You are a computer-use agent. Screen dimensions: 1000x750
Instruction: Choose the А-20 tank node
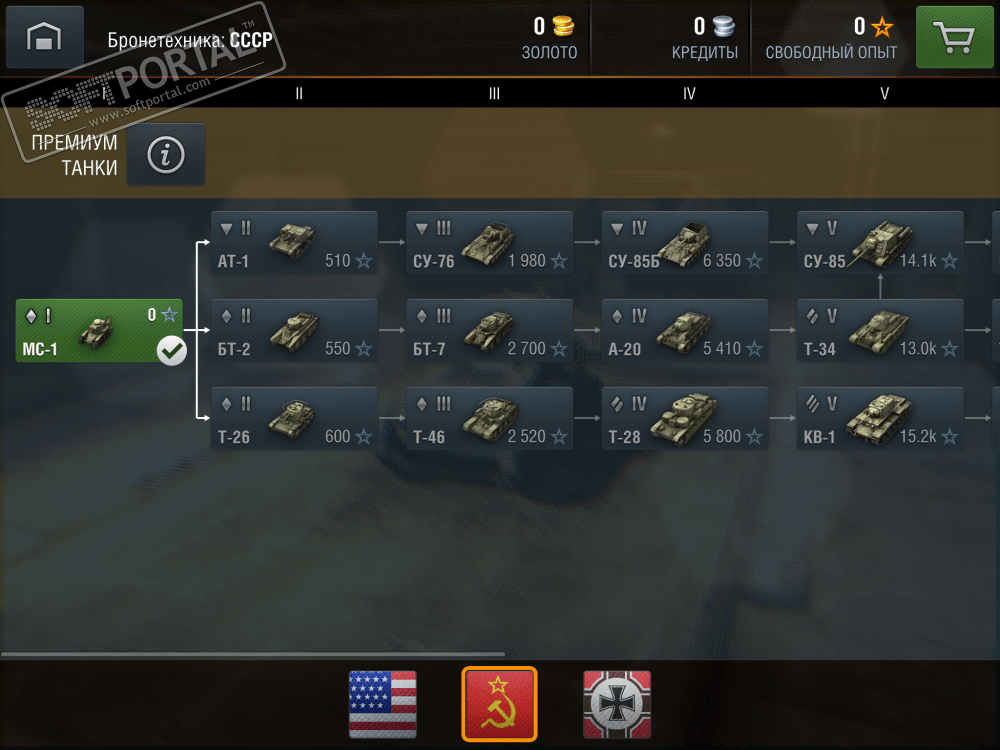tap(685, 330)
